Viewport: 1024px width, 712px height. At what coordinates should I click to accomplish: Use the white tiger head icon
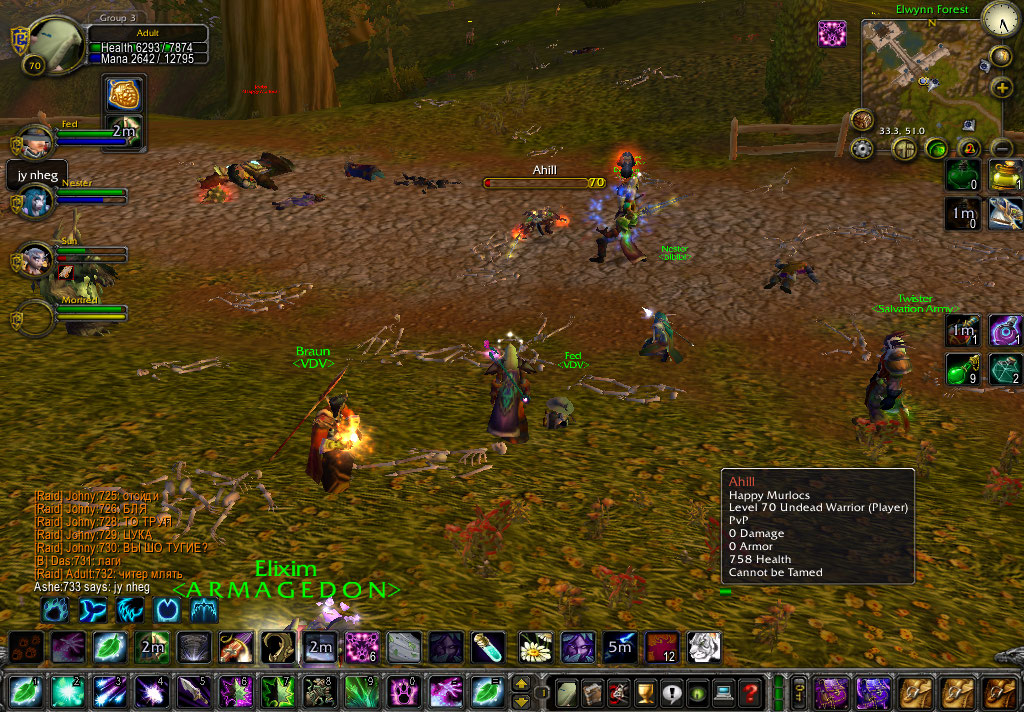[704, 648]
